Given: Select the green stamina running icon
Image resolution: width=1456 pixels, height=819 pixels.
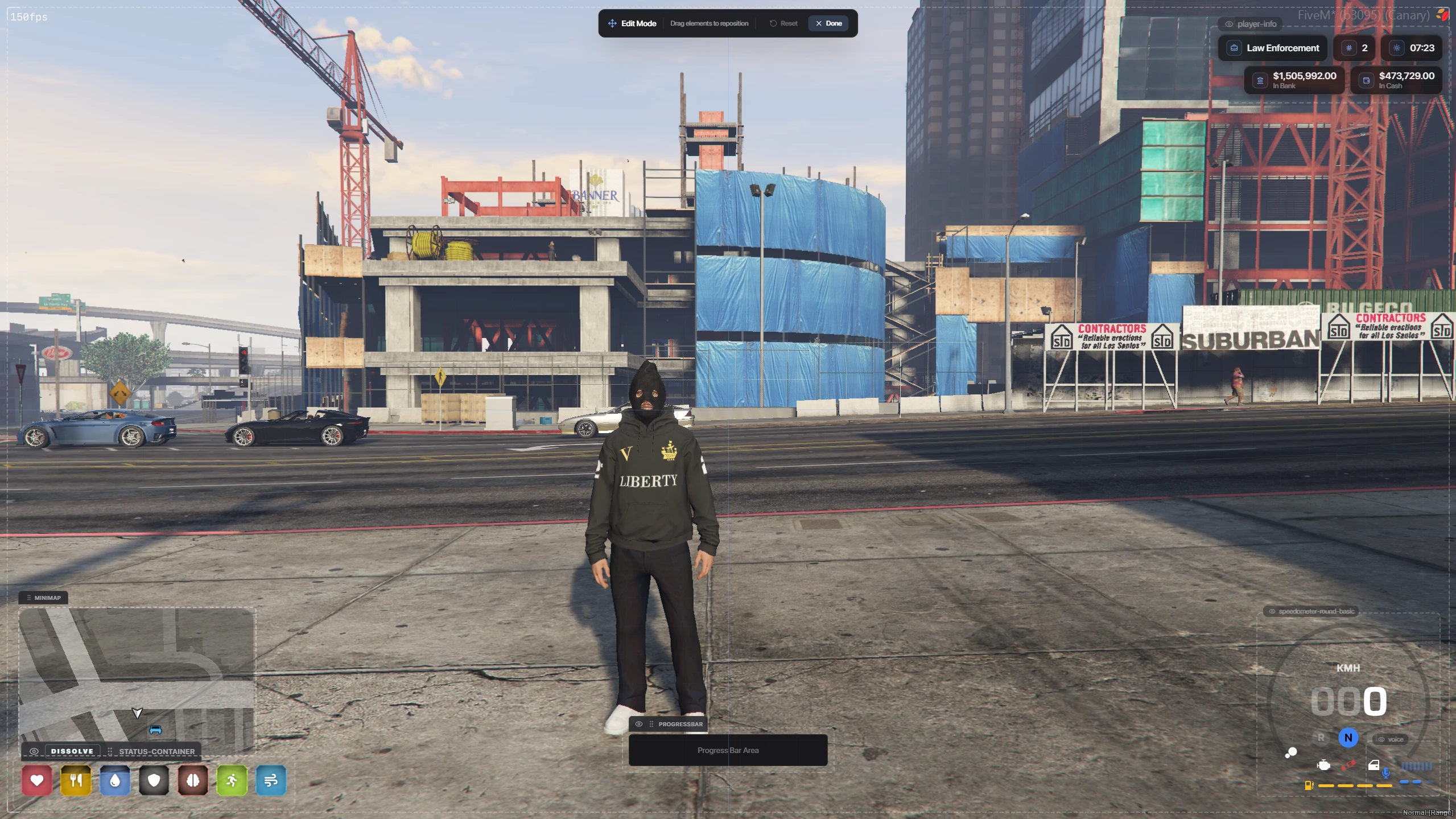Looking at the screenshot, I should click(x=232, y=780).
